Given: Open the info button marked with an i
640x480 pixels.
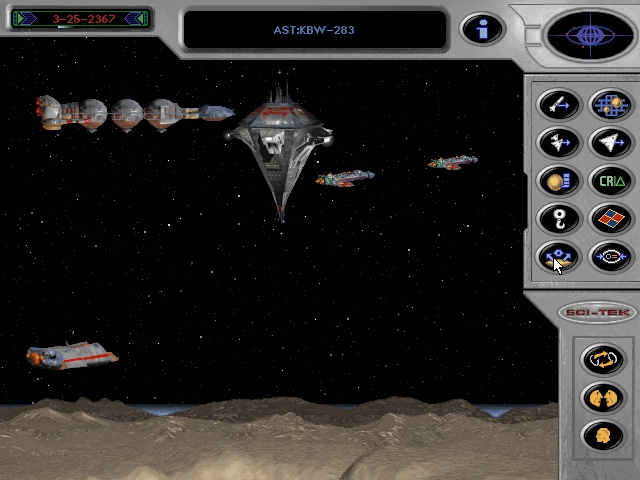Looking at the screenshot, I should pyautogui.click(x=481, y=29).
